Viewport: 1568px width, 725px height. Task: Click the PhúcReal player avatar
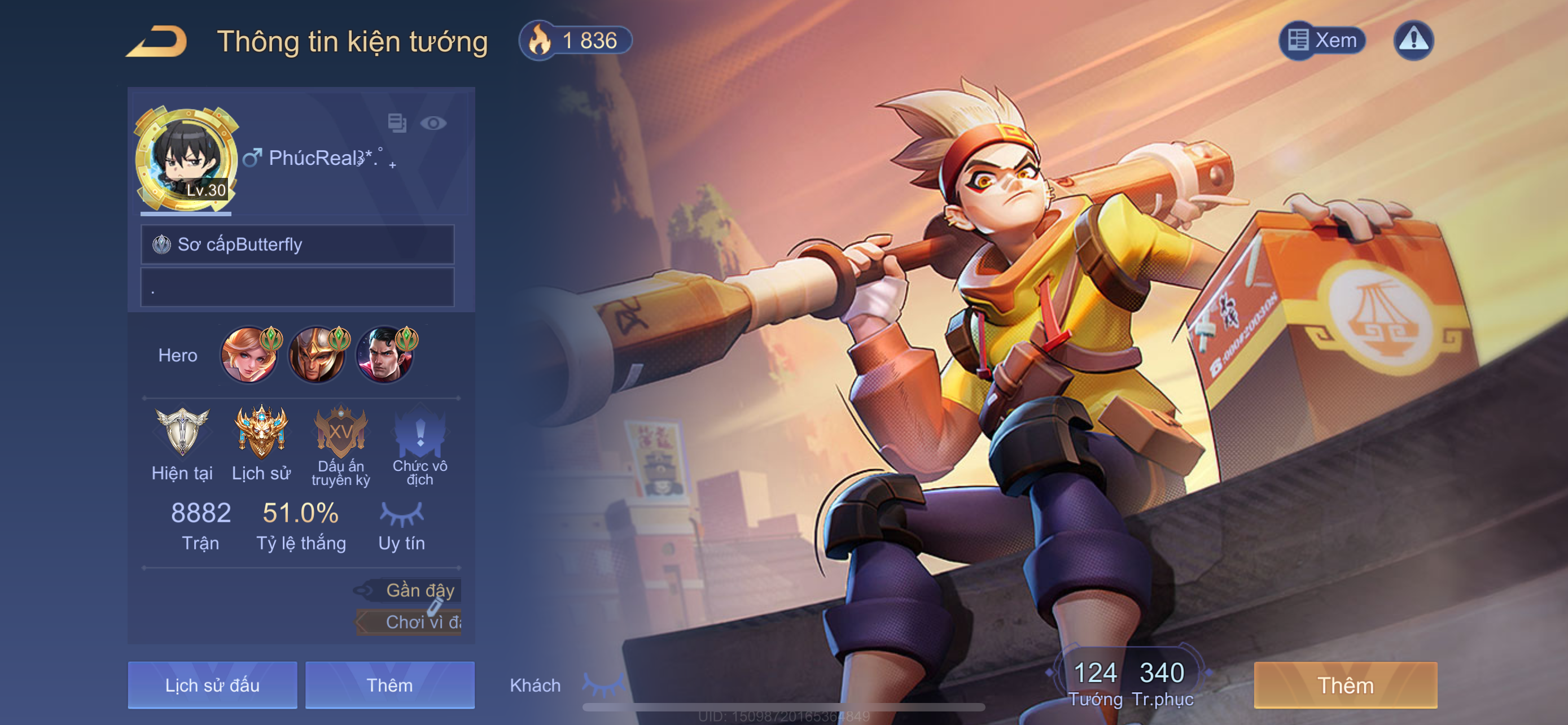186,158
